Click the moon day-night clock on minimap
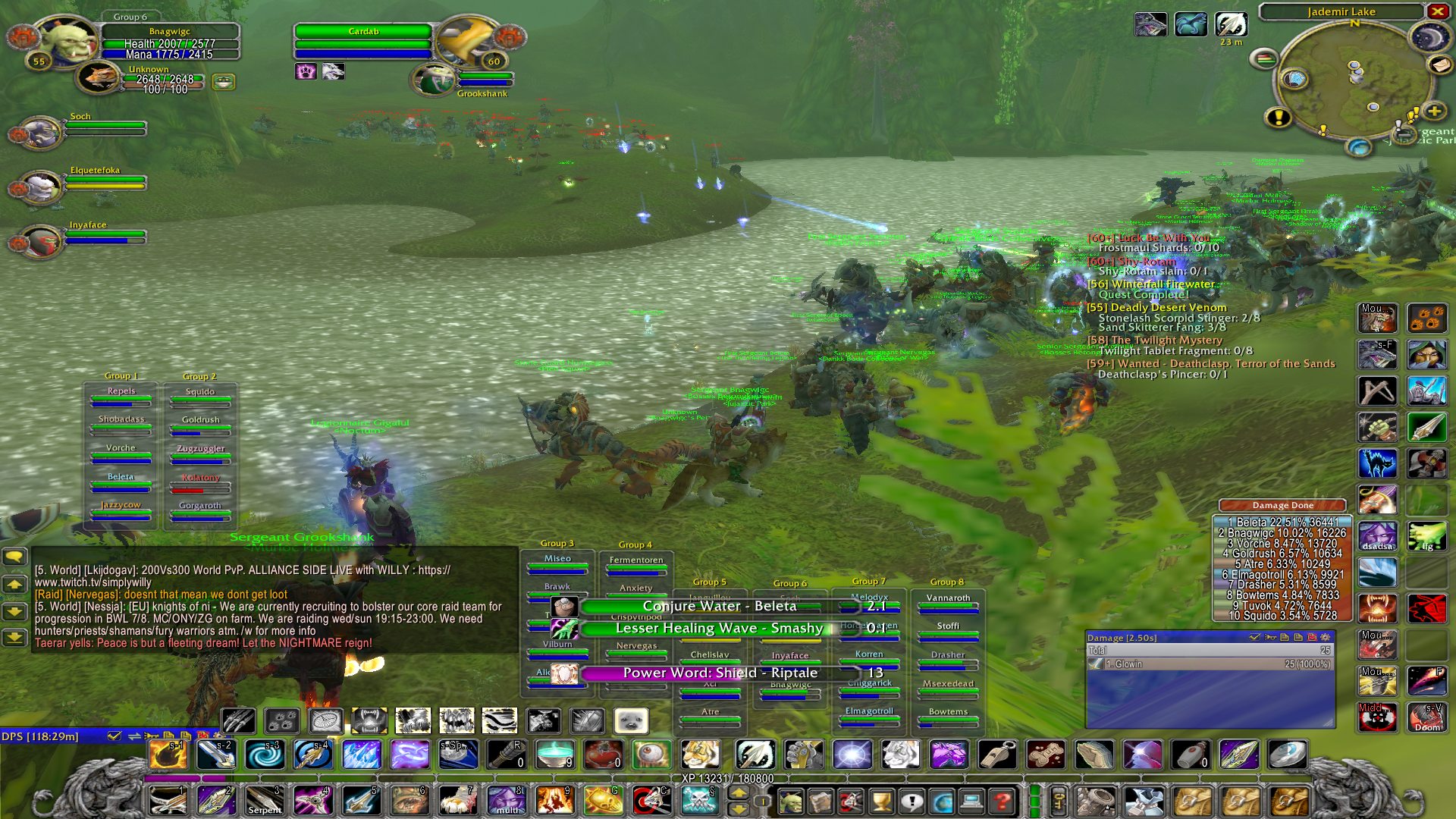The height and width of the screenshot is (819, 1456). point(1429,37)
